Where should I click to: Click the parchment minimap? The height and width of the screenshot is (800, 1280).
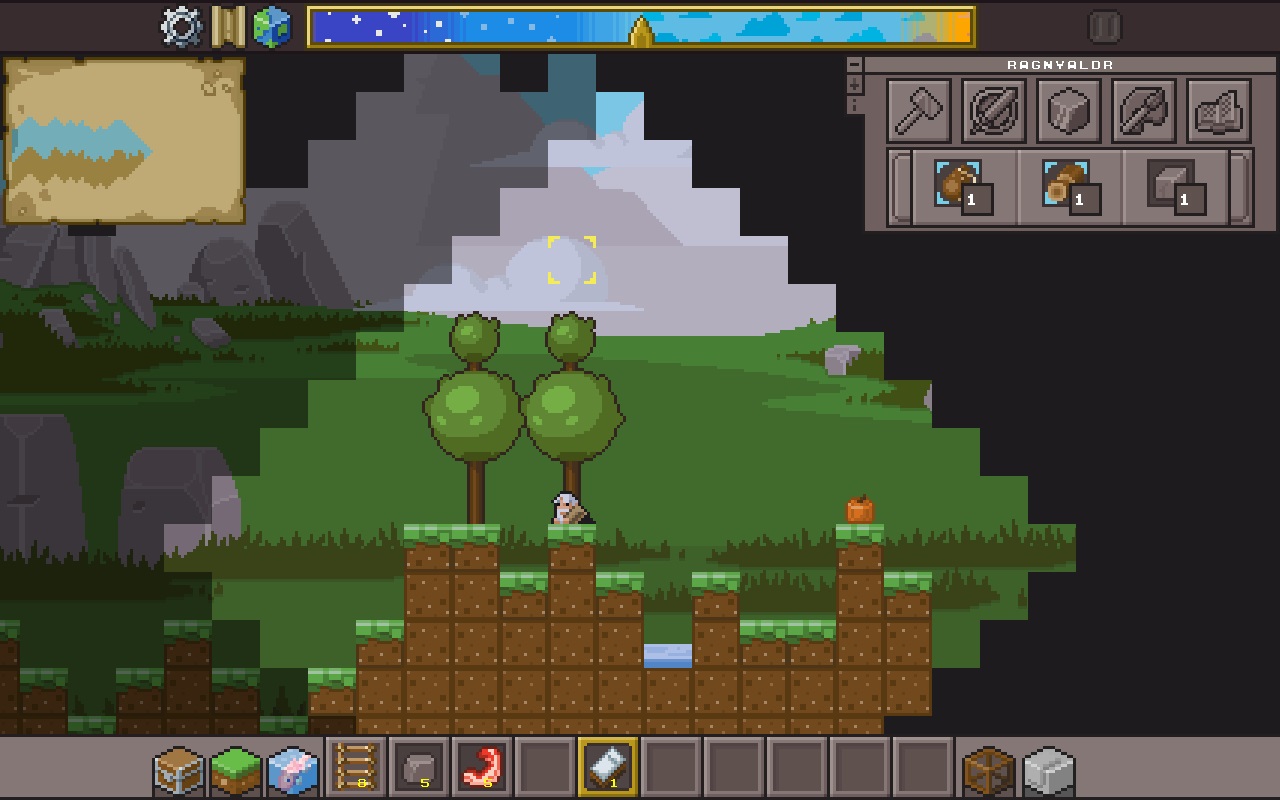pos(124,140)
